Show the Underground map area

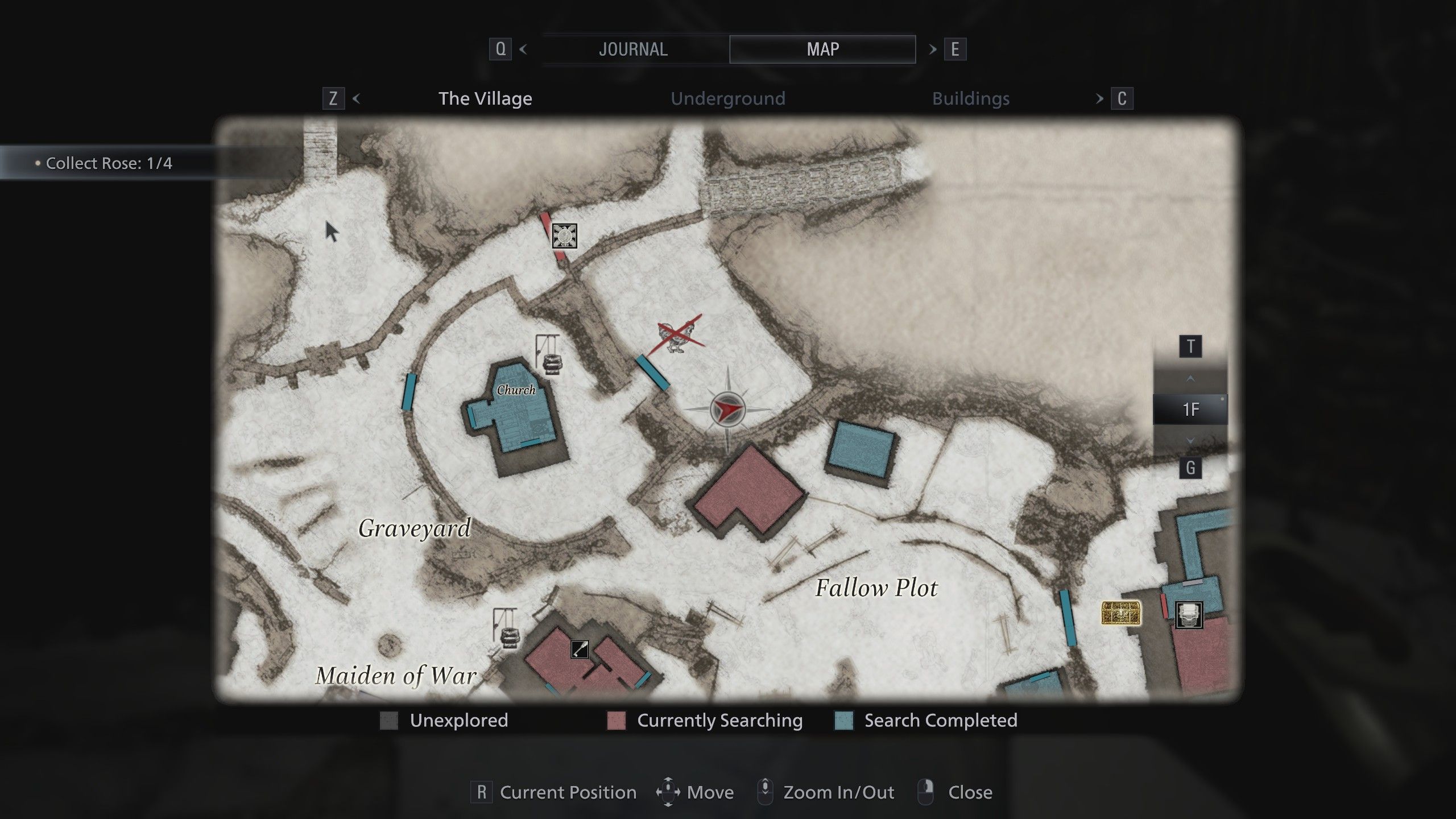tap(727, 99)
